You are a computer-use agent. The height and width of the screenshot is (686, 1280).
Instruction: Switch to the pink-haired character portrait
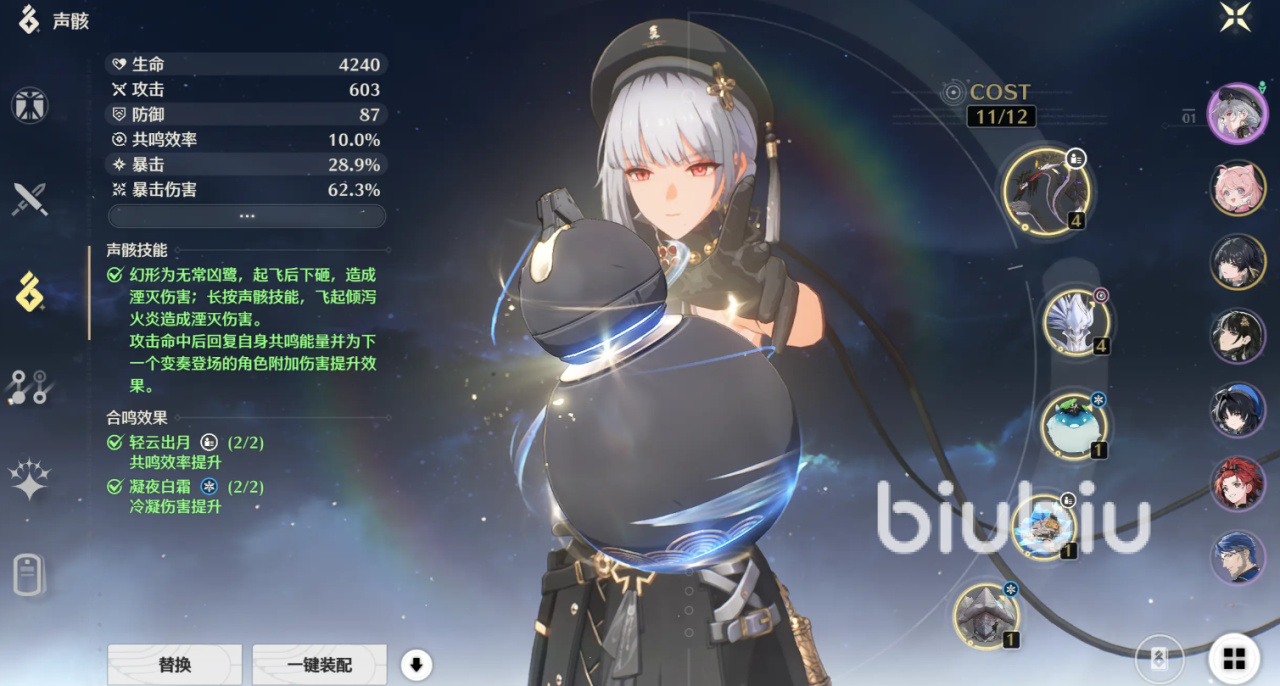1238,187
